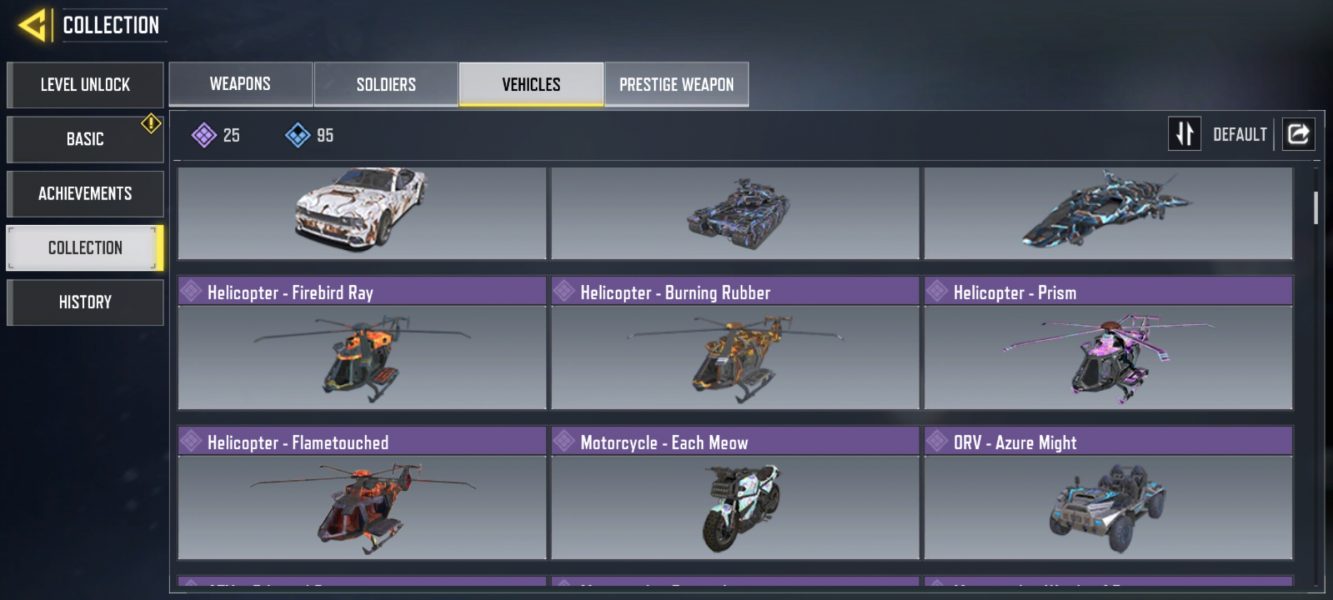Switch to the Soldiers tab
The height and width of the screenshot is (600, 1333).
386,84
